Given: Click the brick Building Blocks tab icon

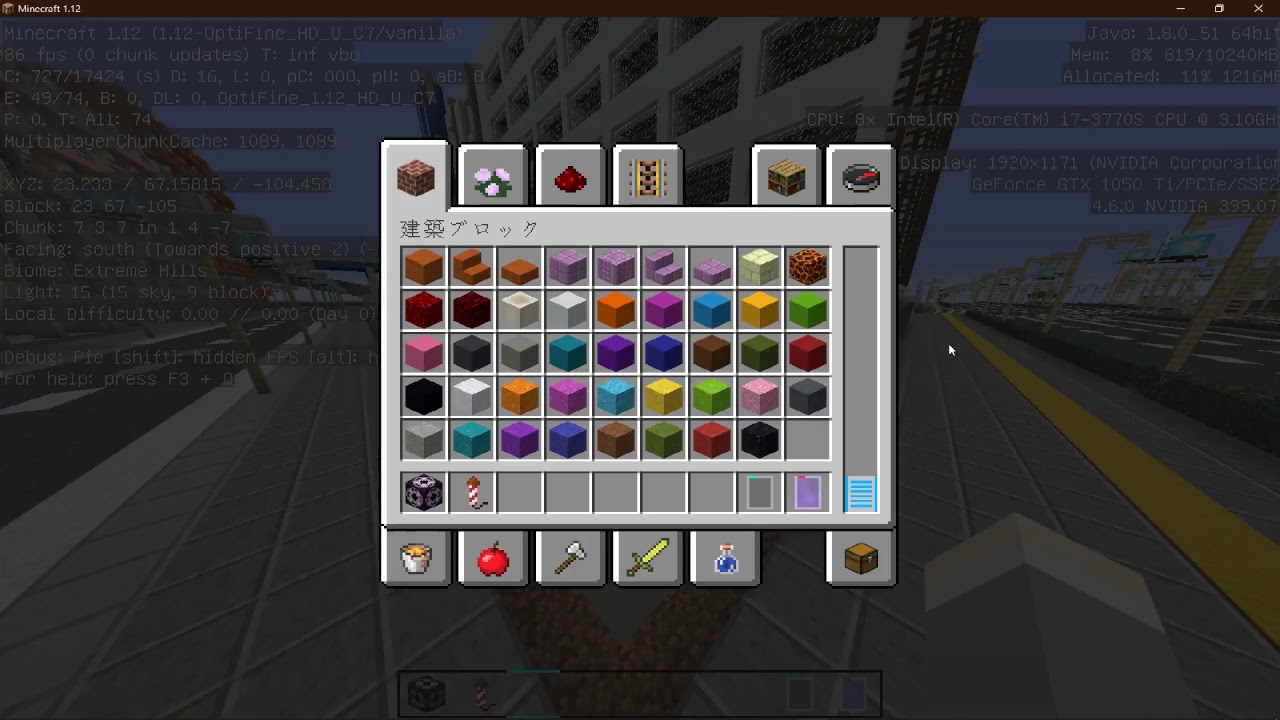Looking at the screenshot, I should [x=415, y=177].
